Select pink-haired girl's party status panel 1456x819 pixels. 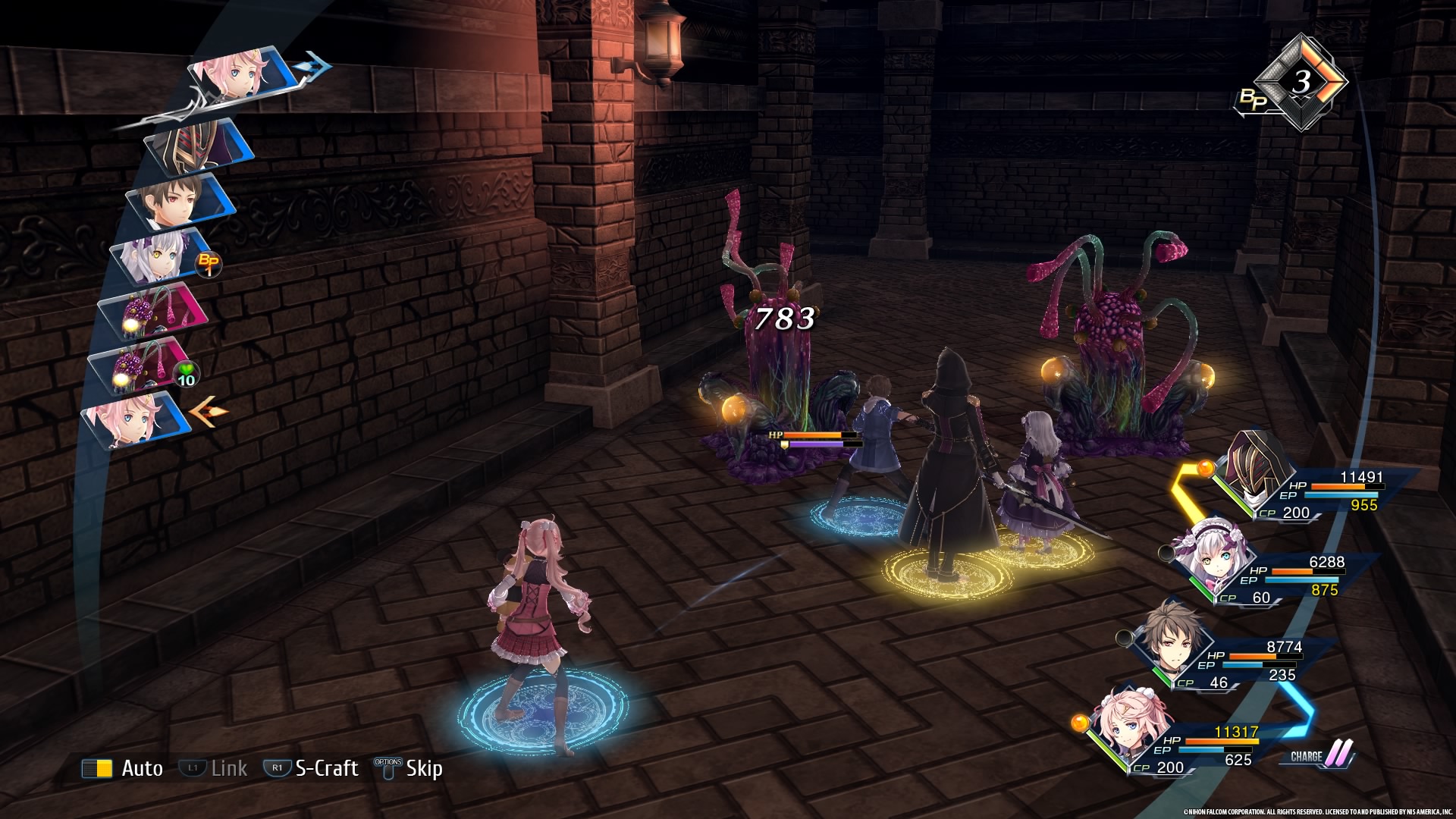point(1191,743)
